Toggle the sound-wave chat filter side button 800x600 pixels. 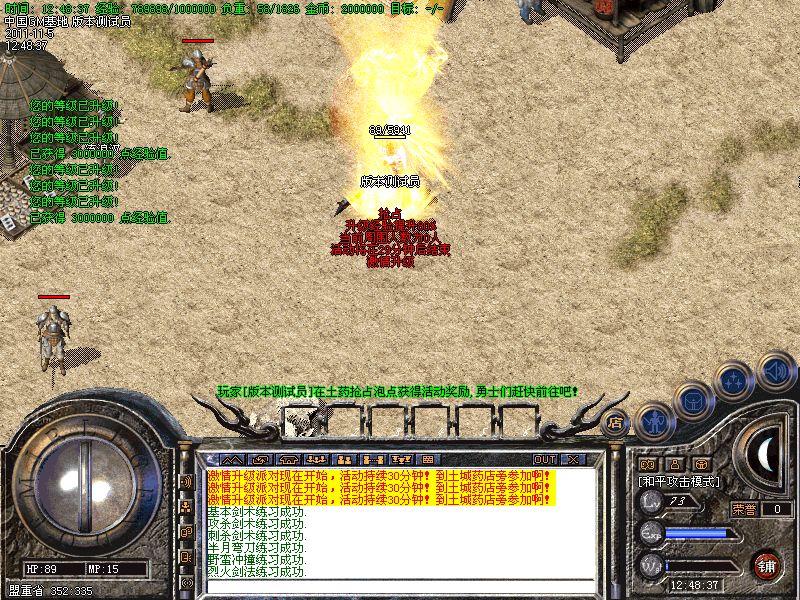click(186, 481)
